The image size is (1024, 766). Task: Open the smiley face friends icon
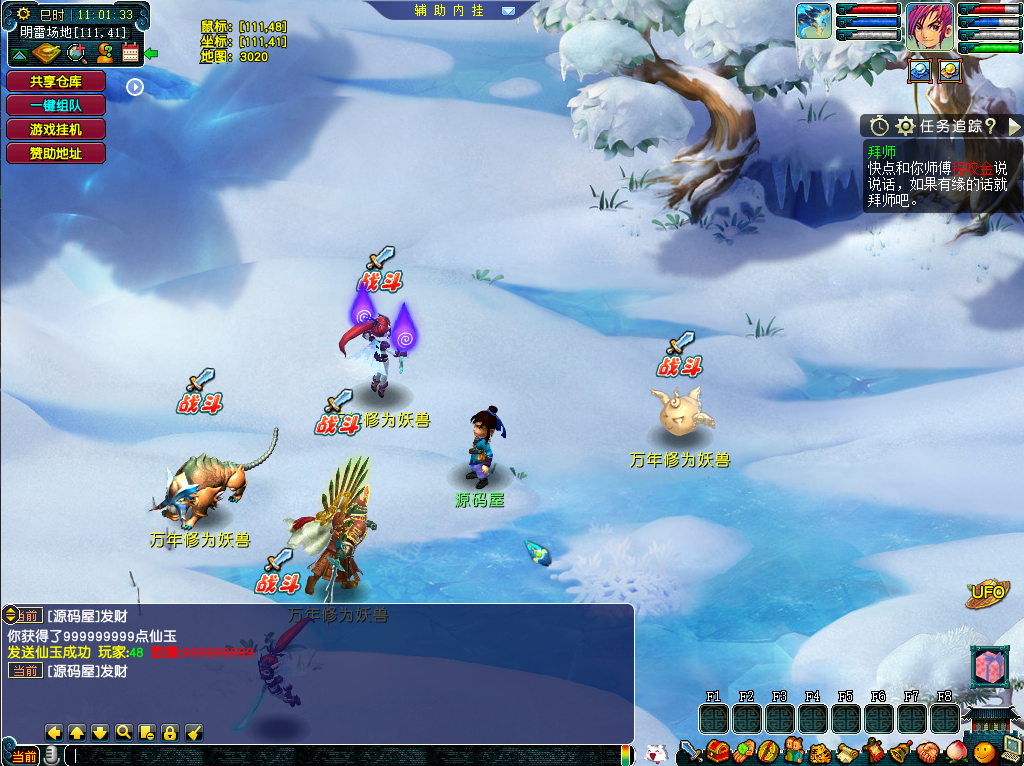coord(985,752)
